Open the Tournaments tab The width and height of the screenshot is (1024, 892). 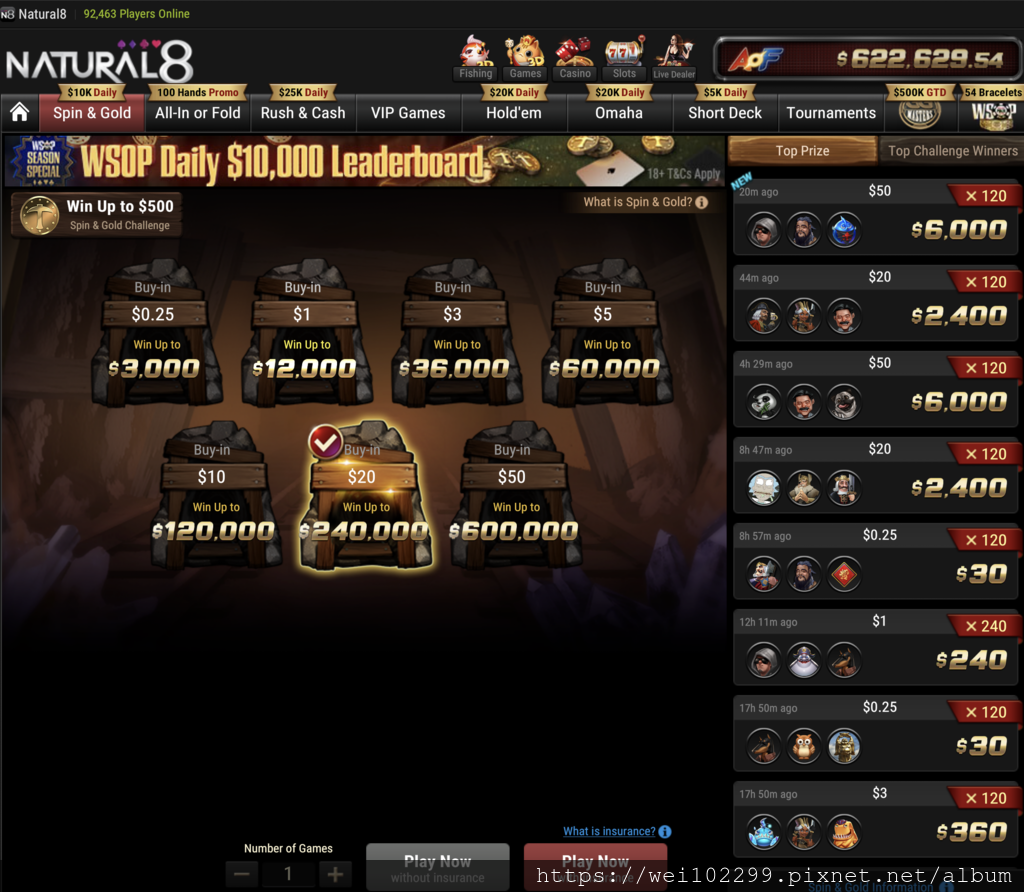(x=831, y=113)
